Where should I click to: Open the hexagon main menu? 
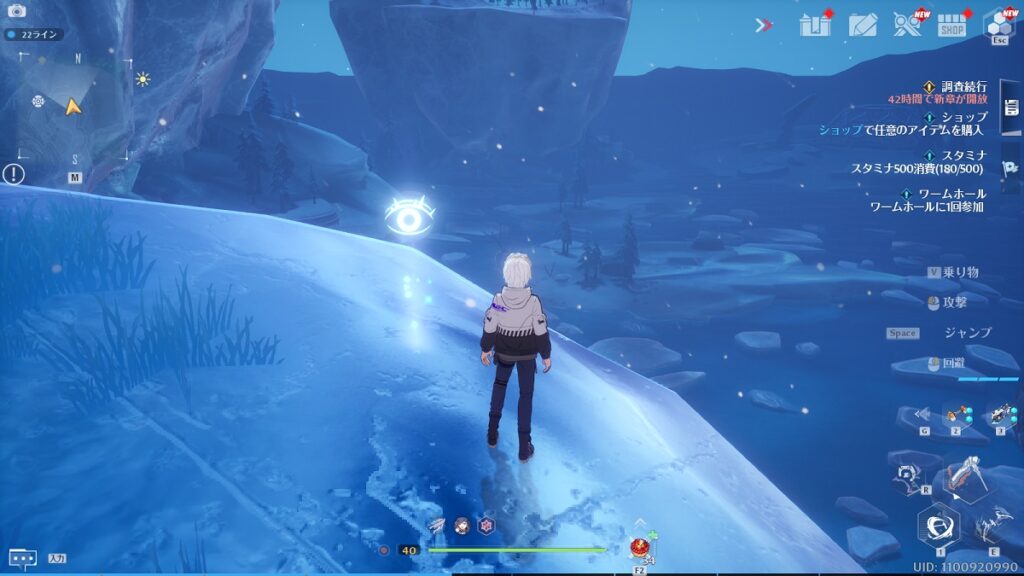(999, 24)
